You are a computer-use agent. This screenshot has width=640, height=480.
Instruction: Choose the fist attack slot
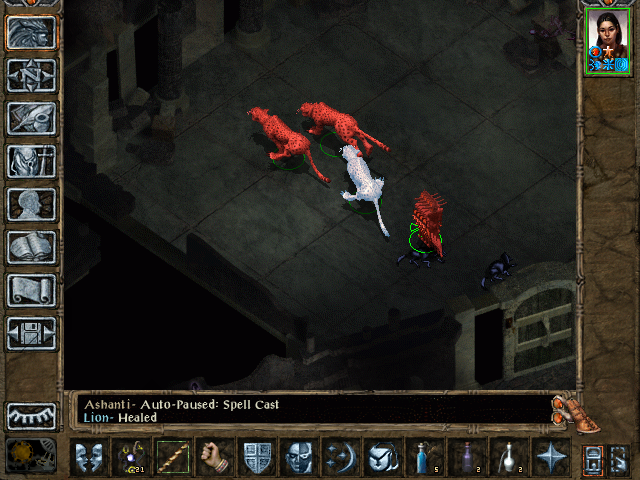tap(215, 457)
